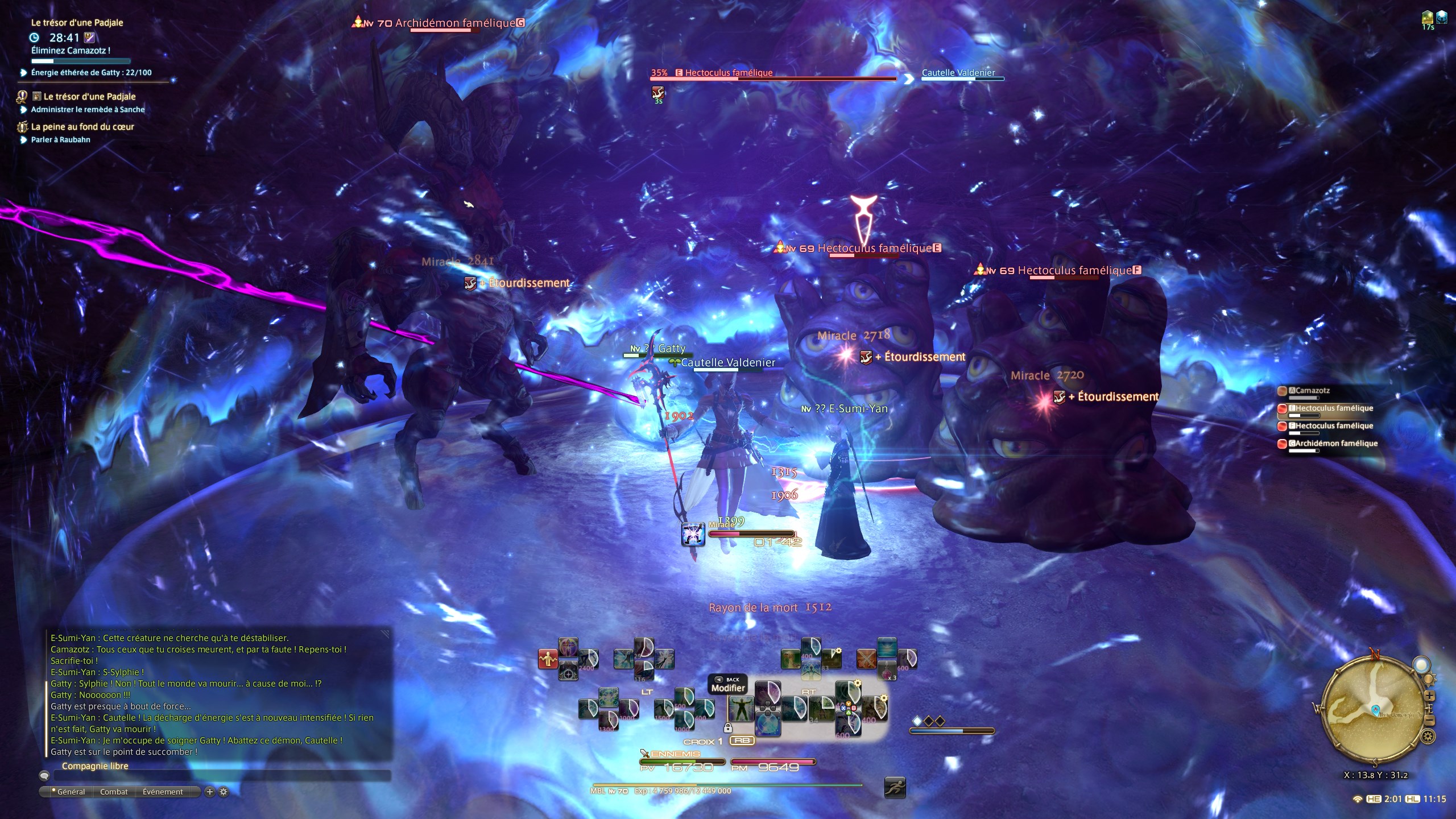Zoom in the minimap with the plus button

pos(1429,696)
